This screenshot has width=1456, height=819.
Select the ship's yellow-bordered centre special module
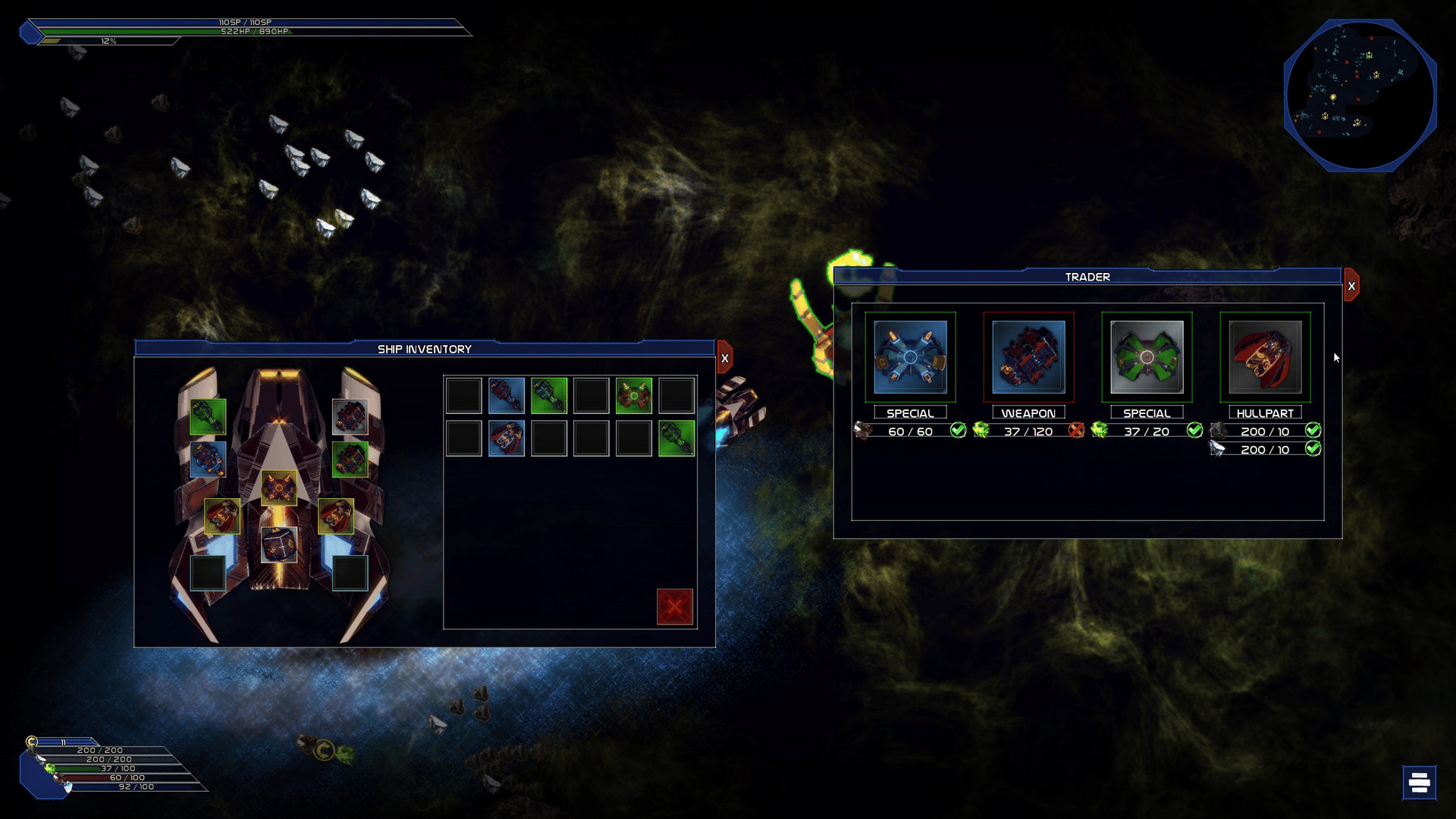(x=279, y=488)
